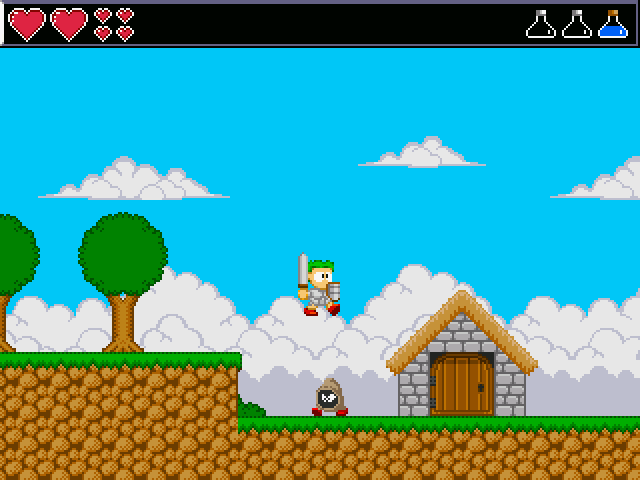This screenshot has height=480, width=640.
Task: Select the blue potion flask icon
Action: point(612,25)
